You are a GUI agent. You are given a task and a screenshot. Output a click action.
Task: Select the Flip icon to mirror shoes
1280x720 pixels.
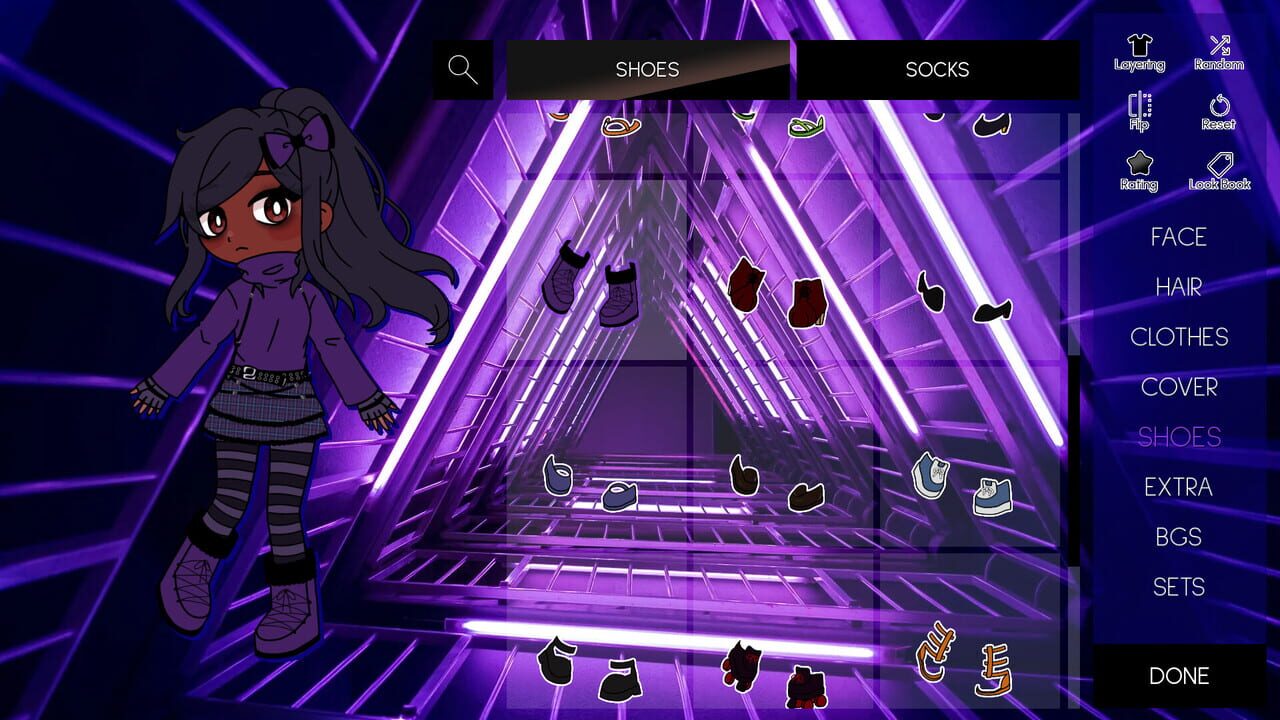click(x=1140, y=110)
